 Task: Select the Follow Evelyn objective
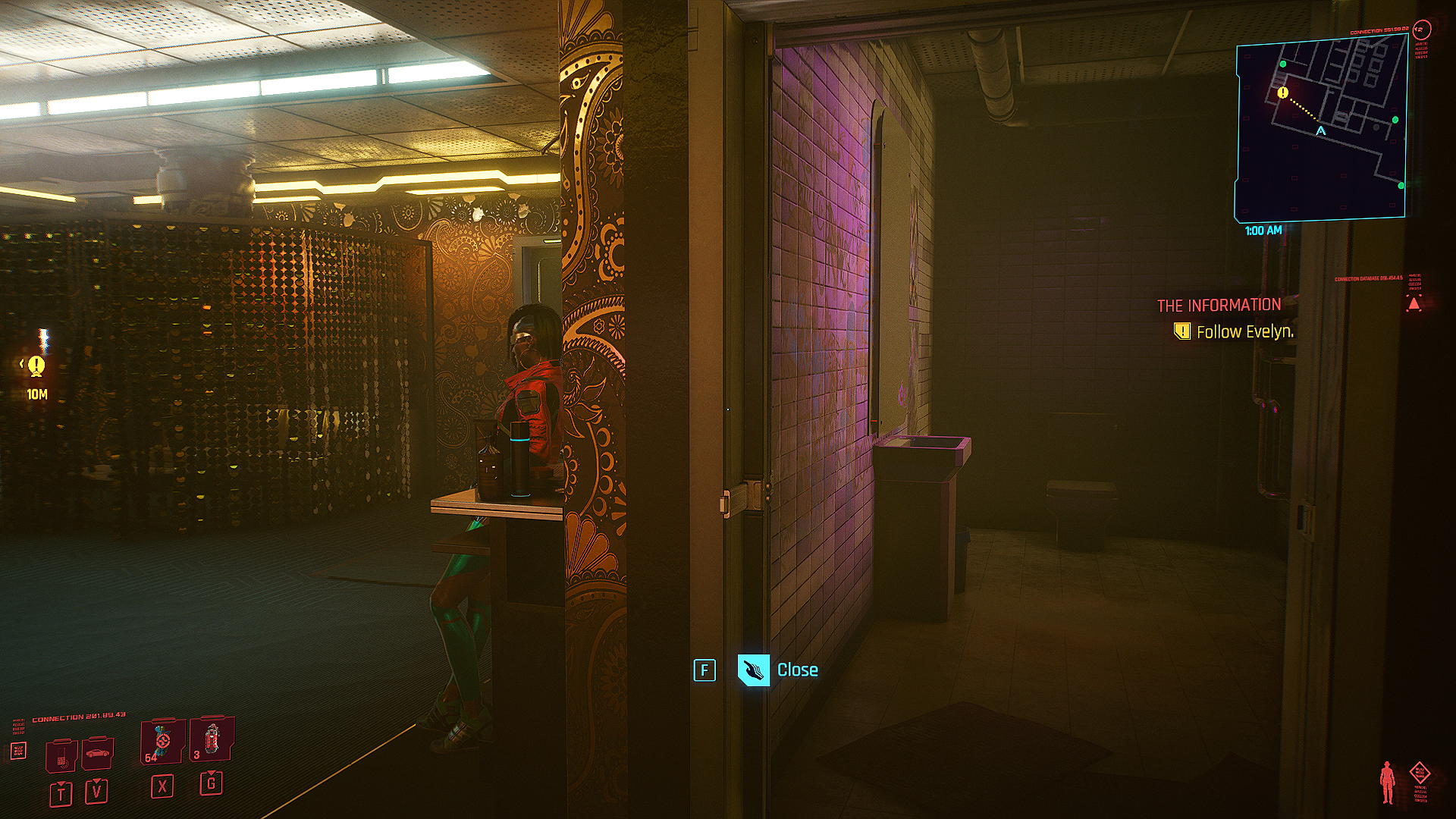click(1244, 331)
